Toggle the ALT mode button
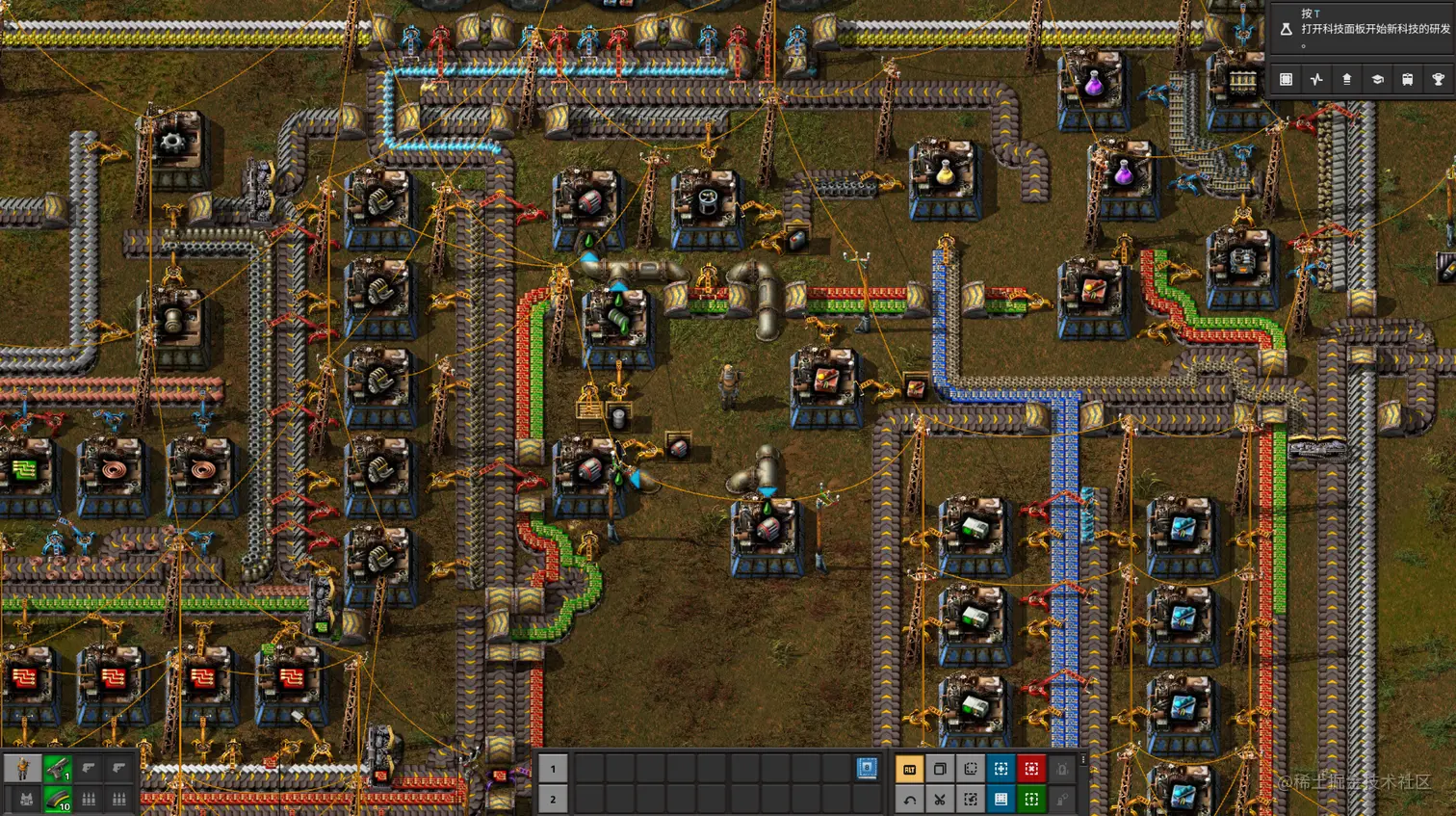Screen dimensions: 1456x816 point(909,769)
